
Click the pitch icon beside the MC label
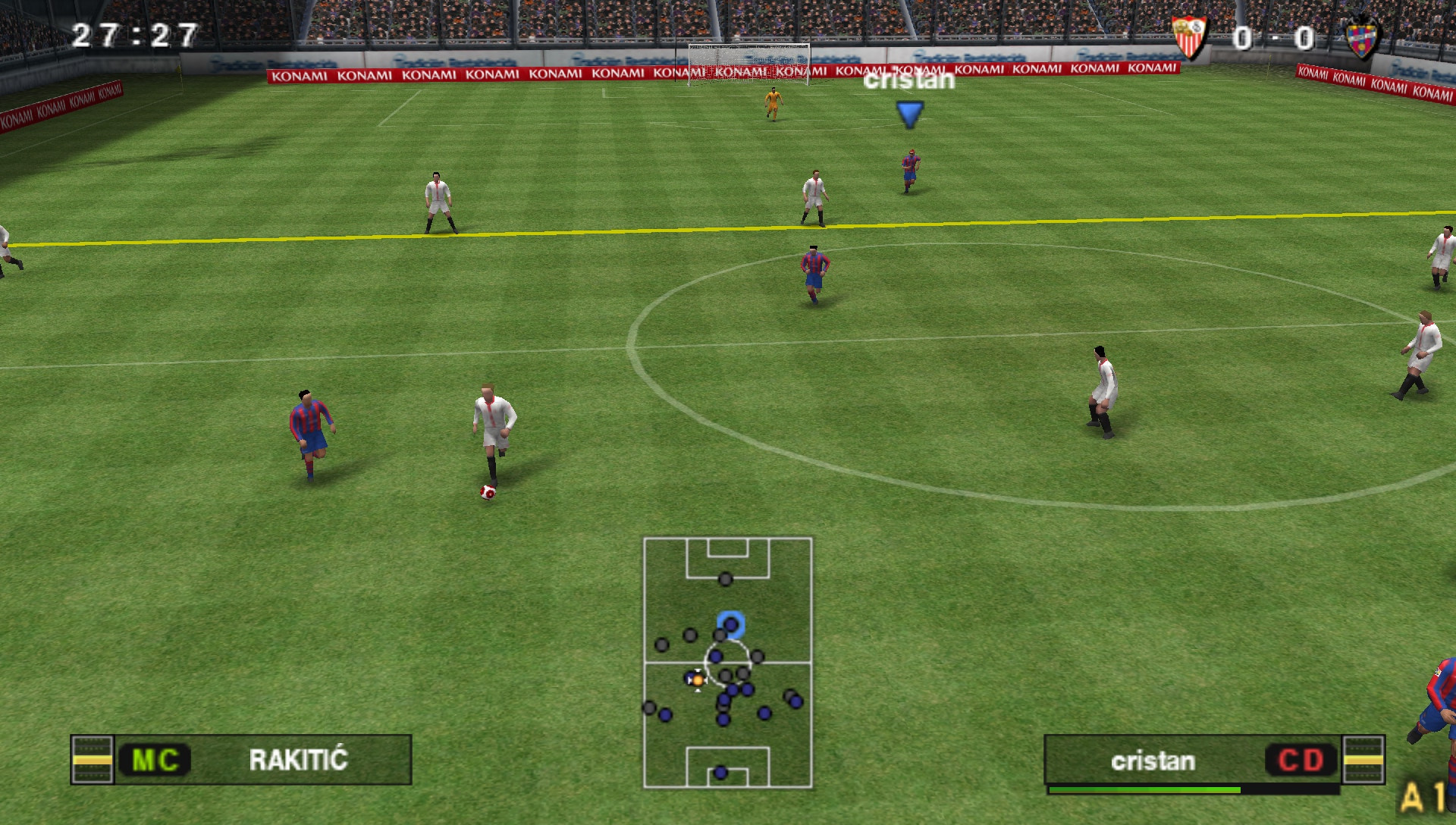coord(92,760)
